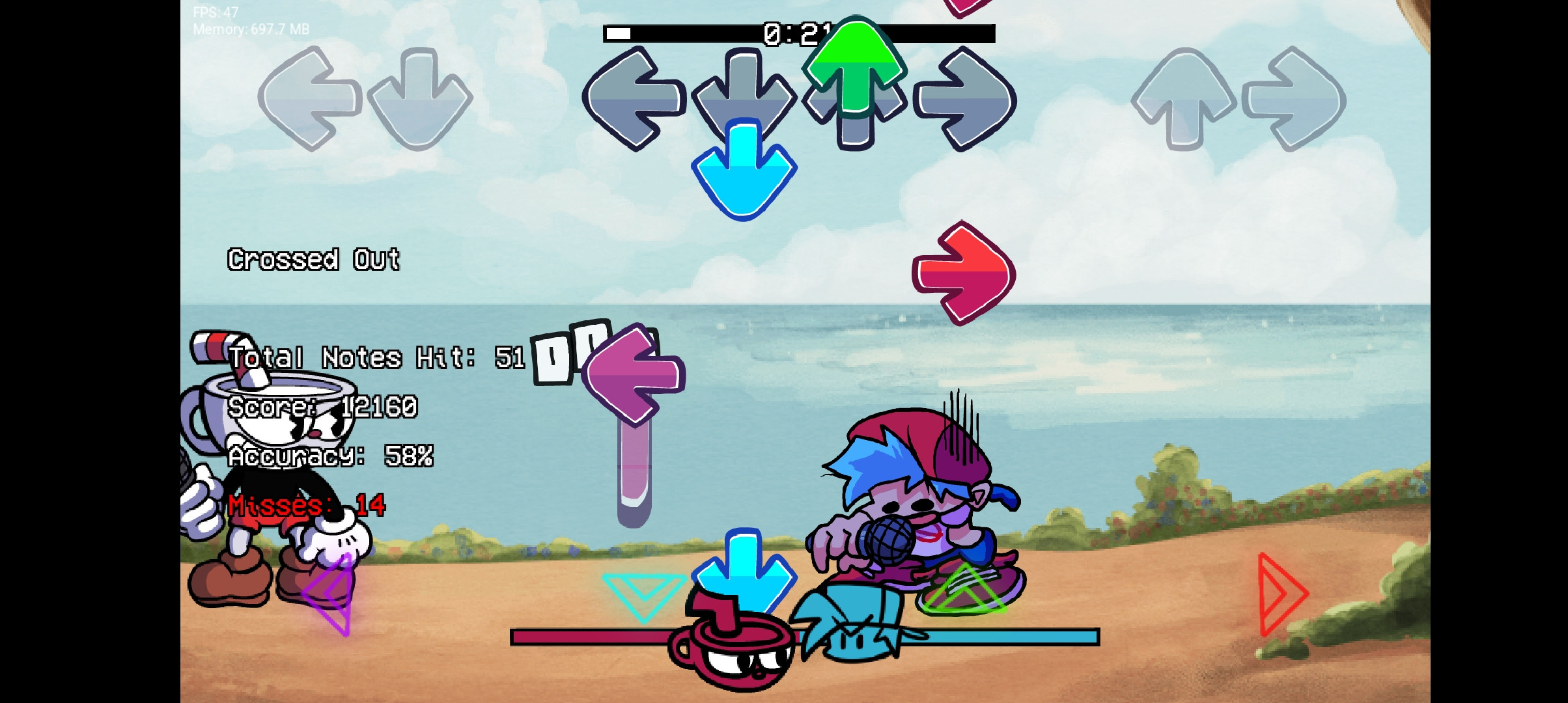Click the FPS counter overlay
This screenshot has height=703, width=1568.
pos(214,11)
